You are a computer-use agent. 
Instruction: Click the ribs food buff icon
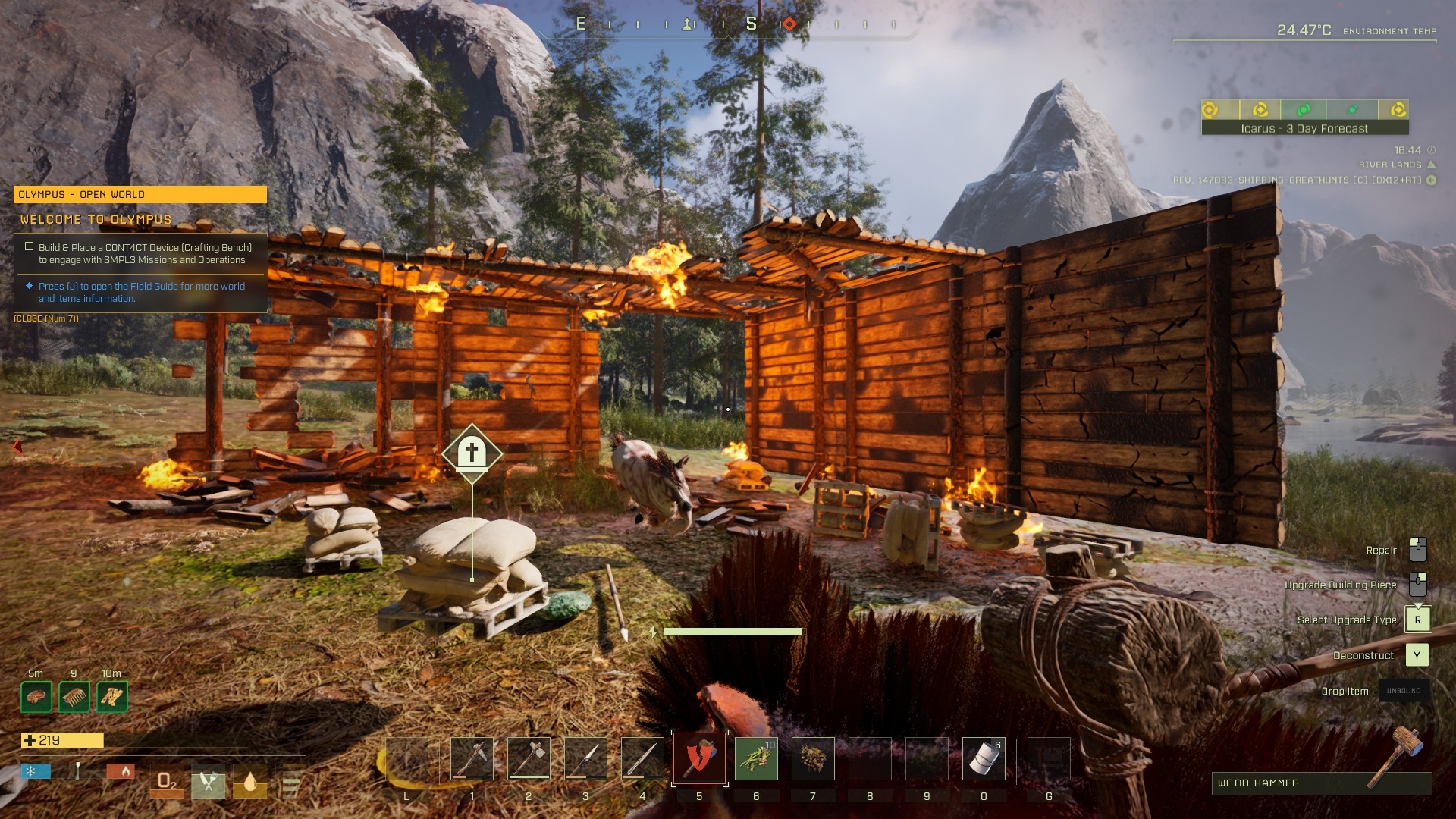[x=74, y=696]
